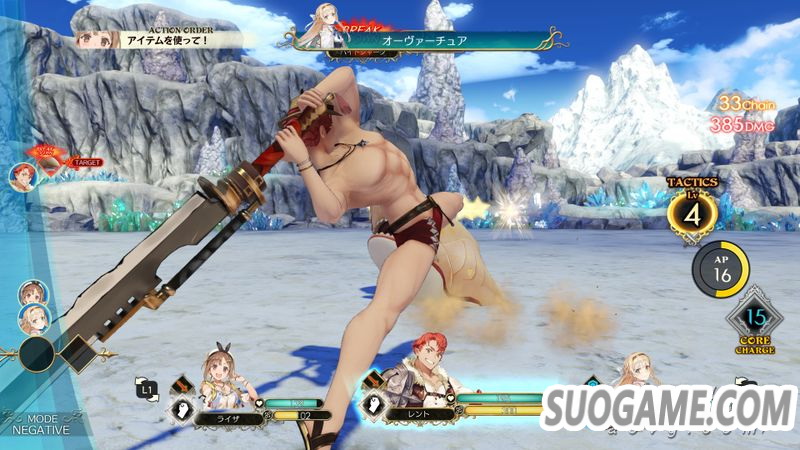
Task: Toggle the Mode Negative indicator
Action: tap(41, 424)
